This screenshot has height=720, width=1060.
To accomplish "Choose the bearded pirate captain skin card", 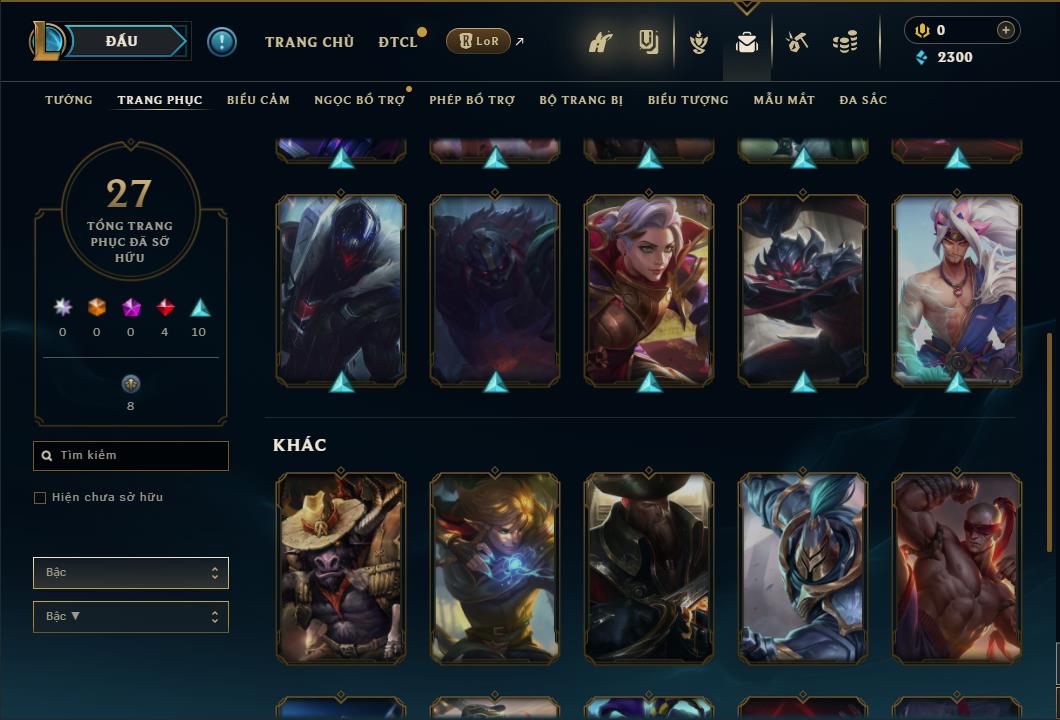I will [649, 568].
